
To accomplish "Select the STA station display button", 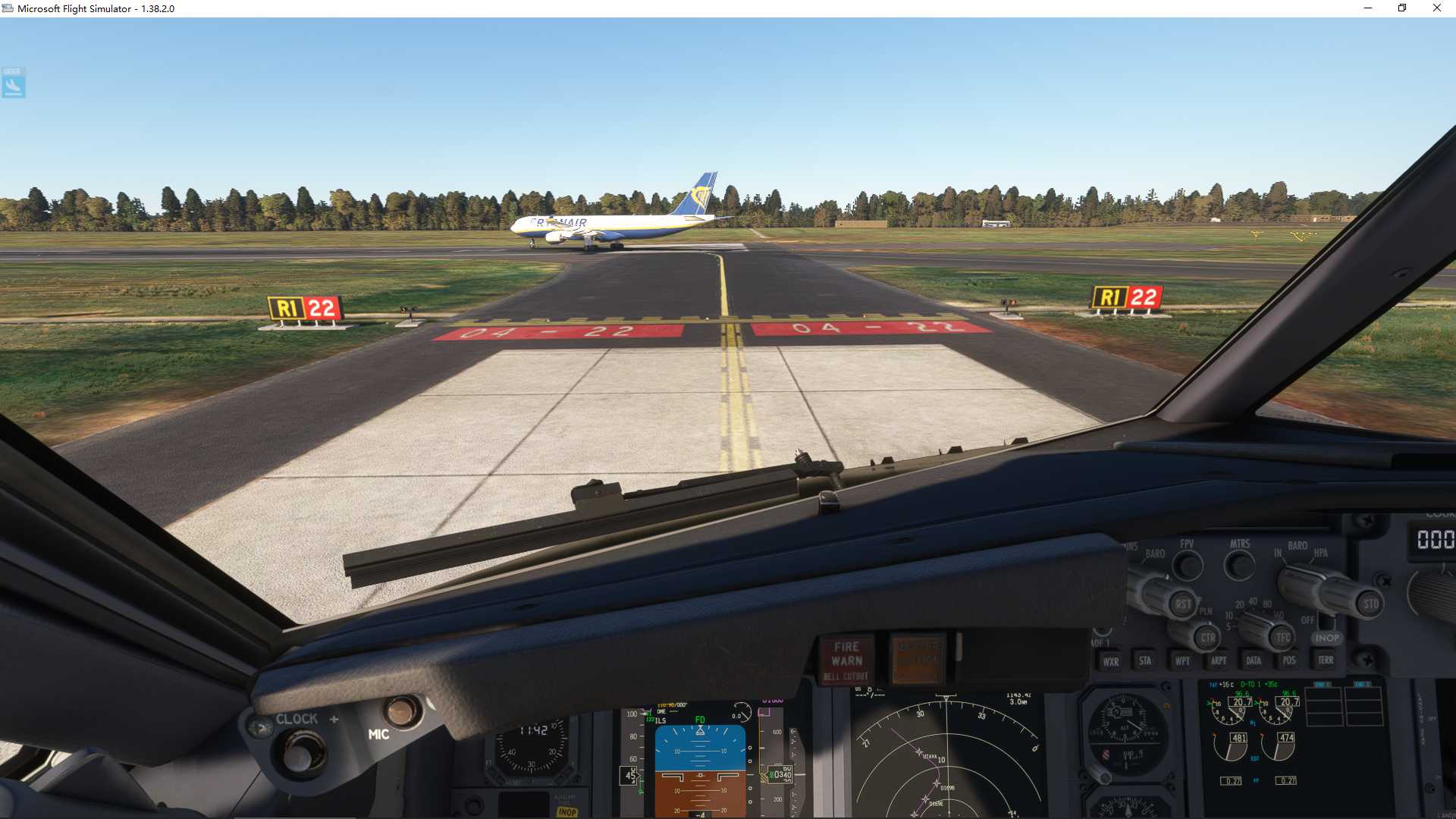I will pos(1144,661).
